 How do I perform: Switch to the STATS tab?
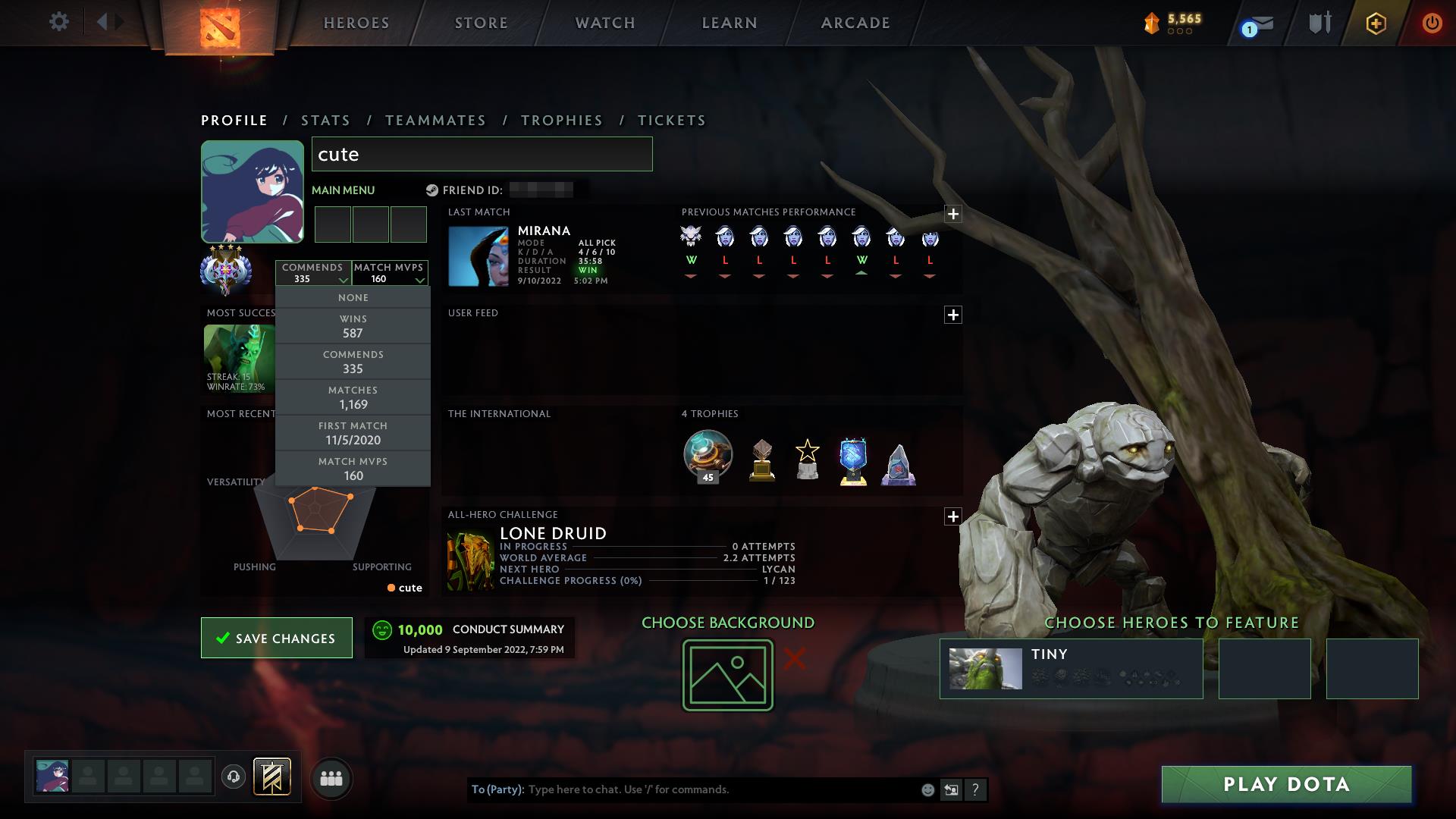pyautogui.click(x=325, y=120)
